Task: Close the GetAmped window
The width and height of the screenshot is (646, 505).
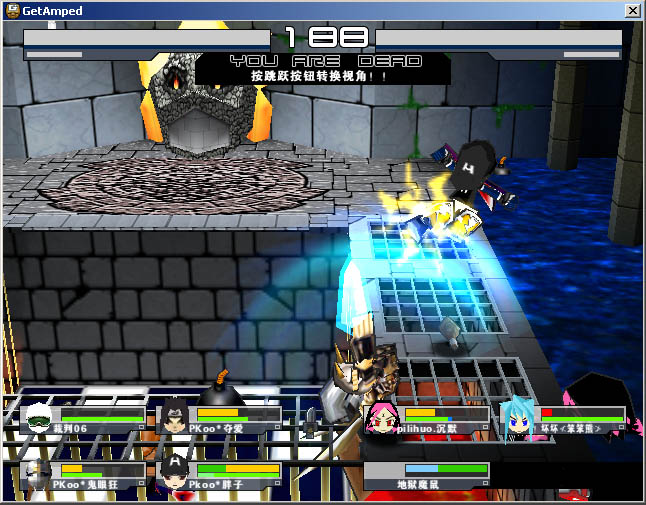Action: (632, 10)
